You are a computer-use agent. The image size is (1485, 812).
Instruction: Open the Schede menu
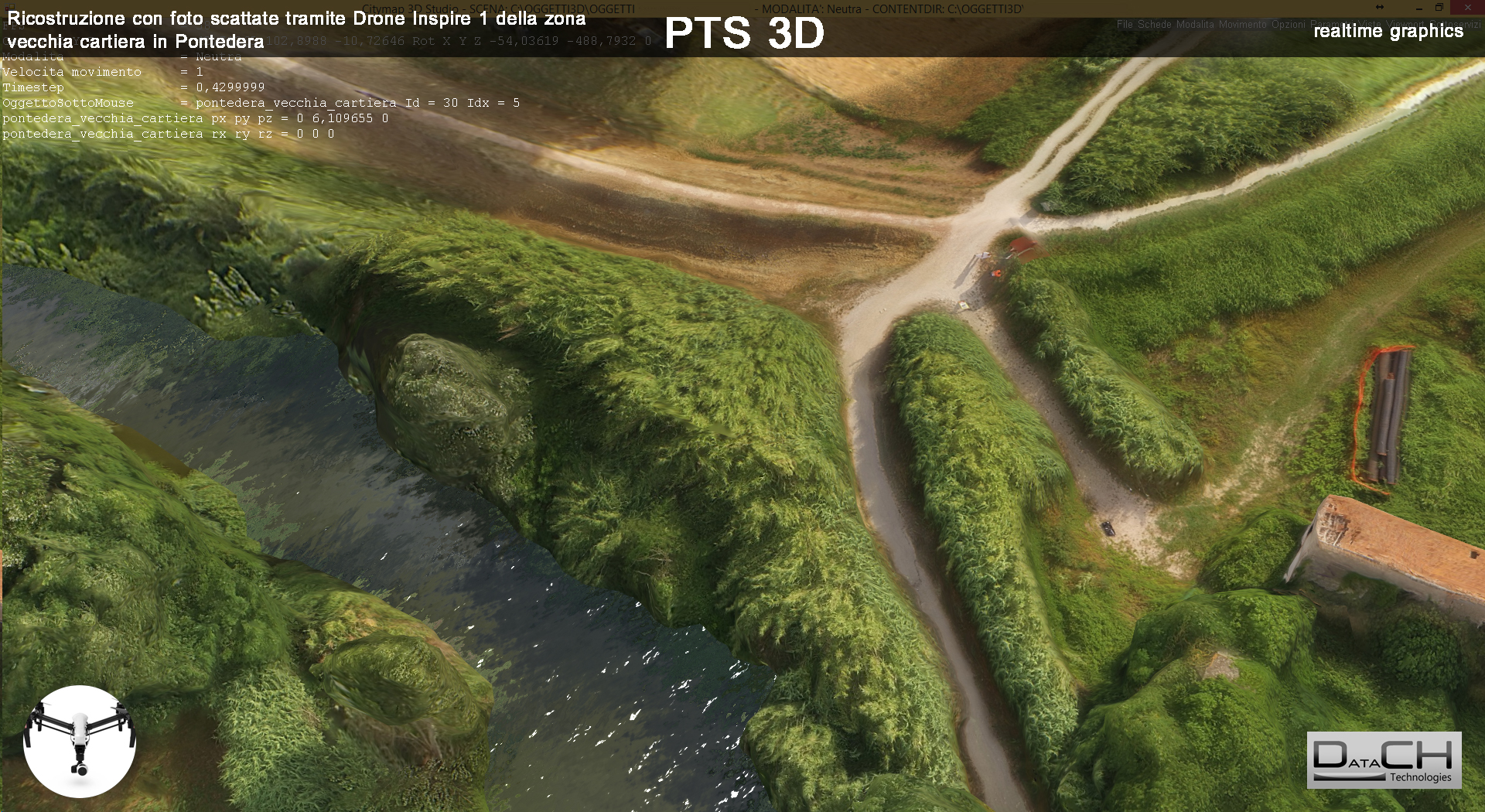click(x=1154, y=25)
